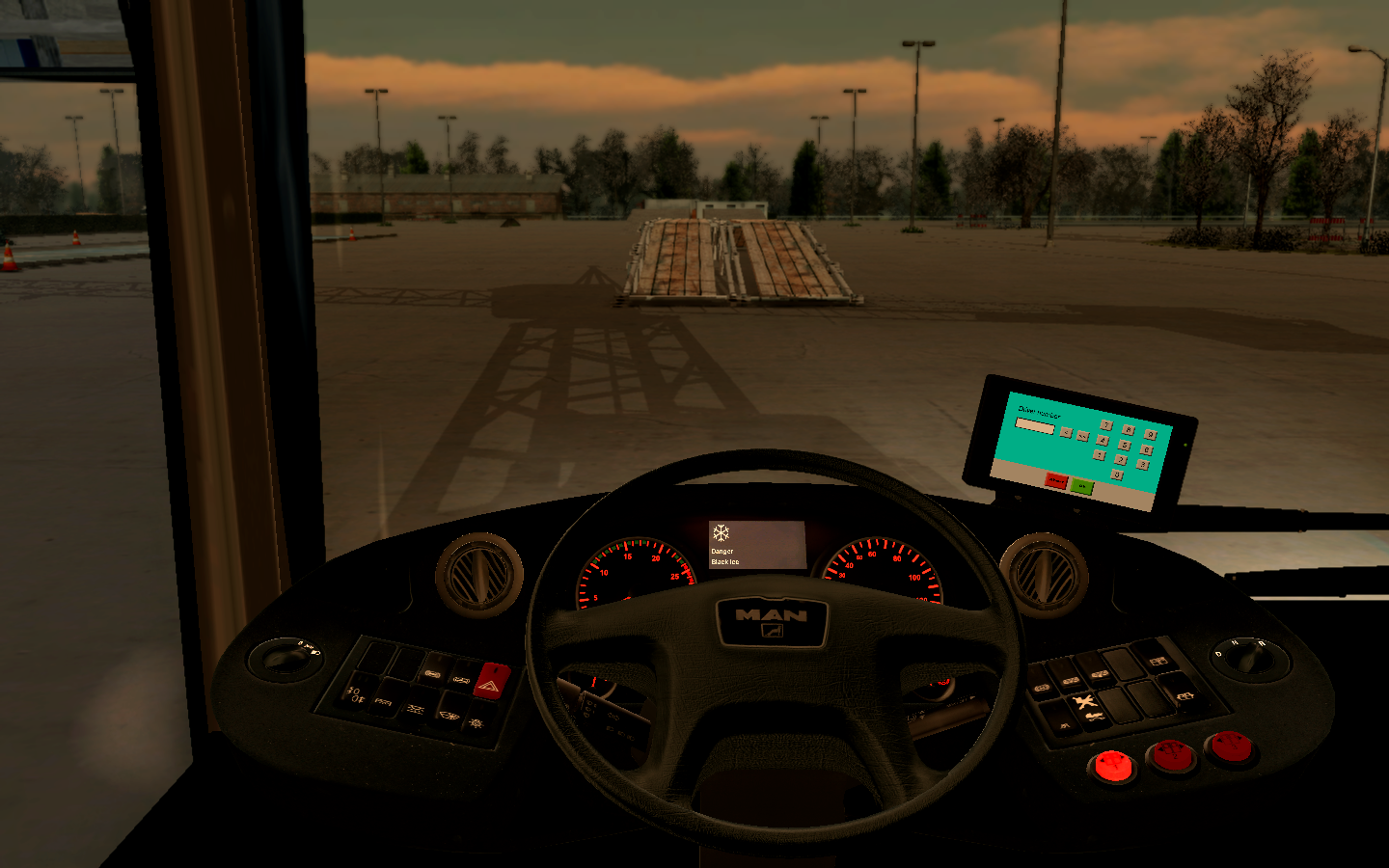Tap digit 5 on the ticket machine keypad
1389x868 pixels.
click(1125, 445)
